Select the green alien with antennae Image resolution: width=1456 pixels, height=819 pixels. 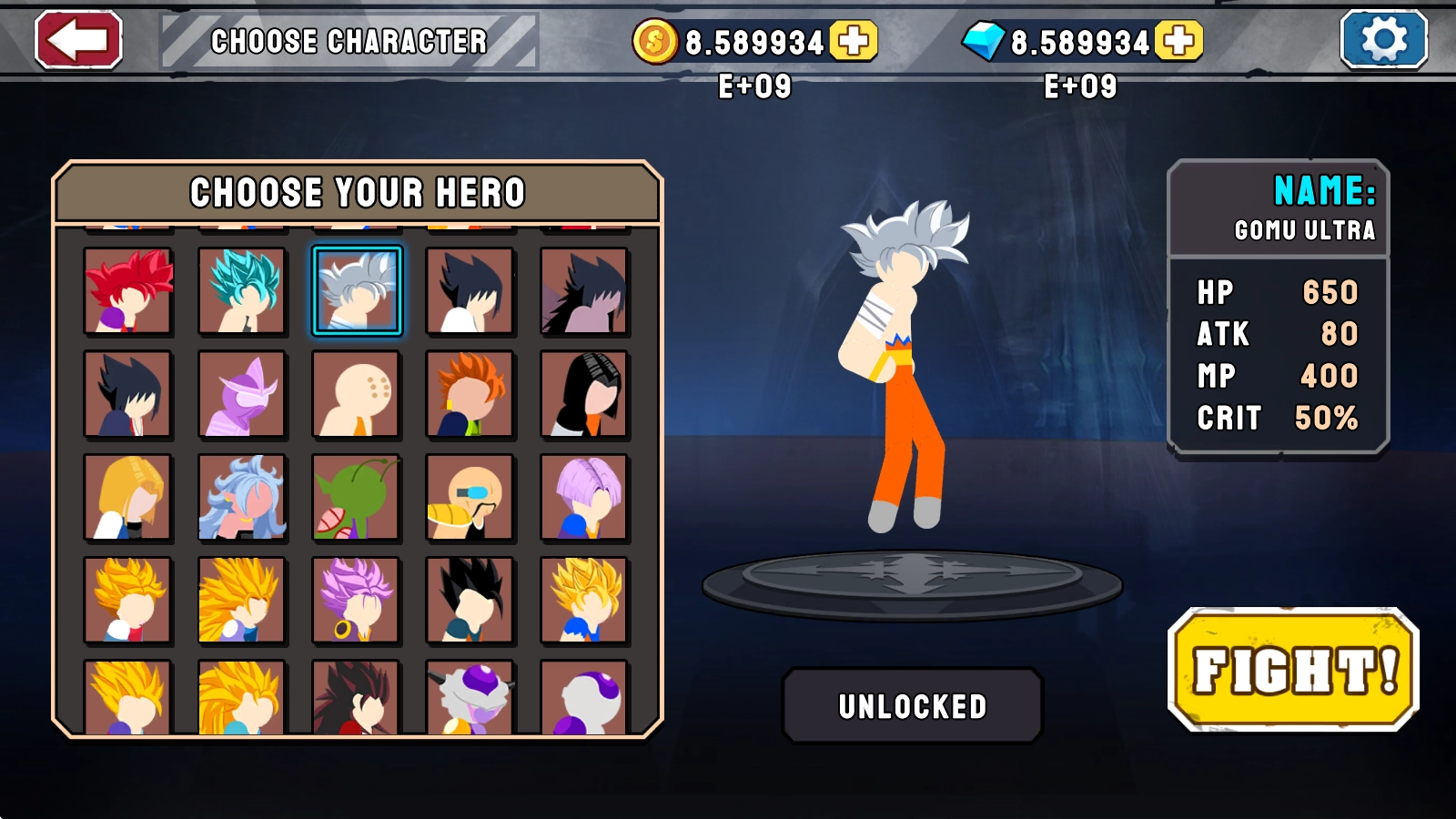tap(357, 498)
